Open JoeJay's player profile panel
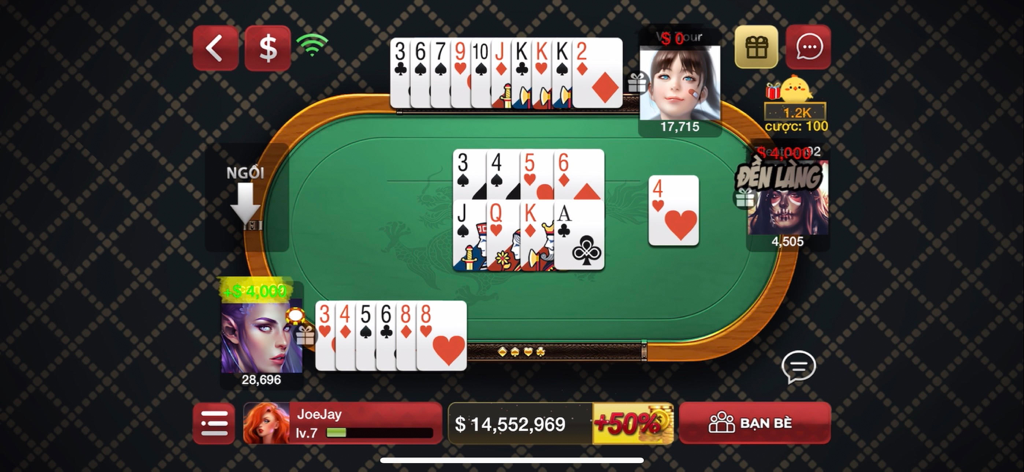The width and height of the screenshot is (1024, 472). pos(342,423)
